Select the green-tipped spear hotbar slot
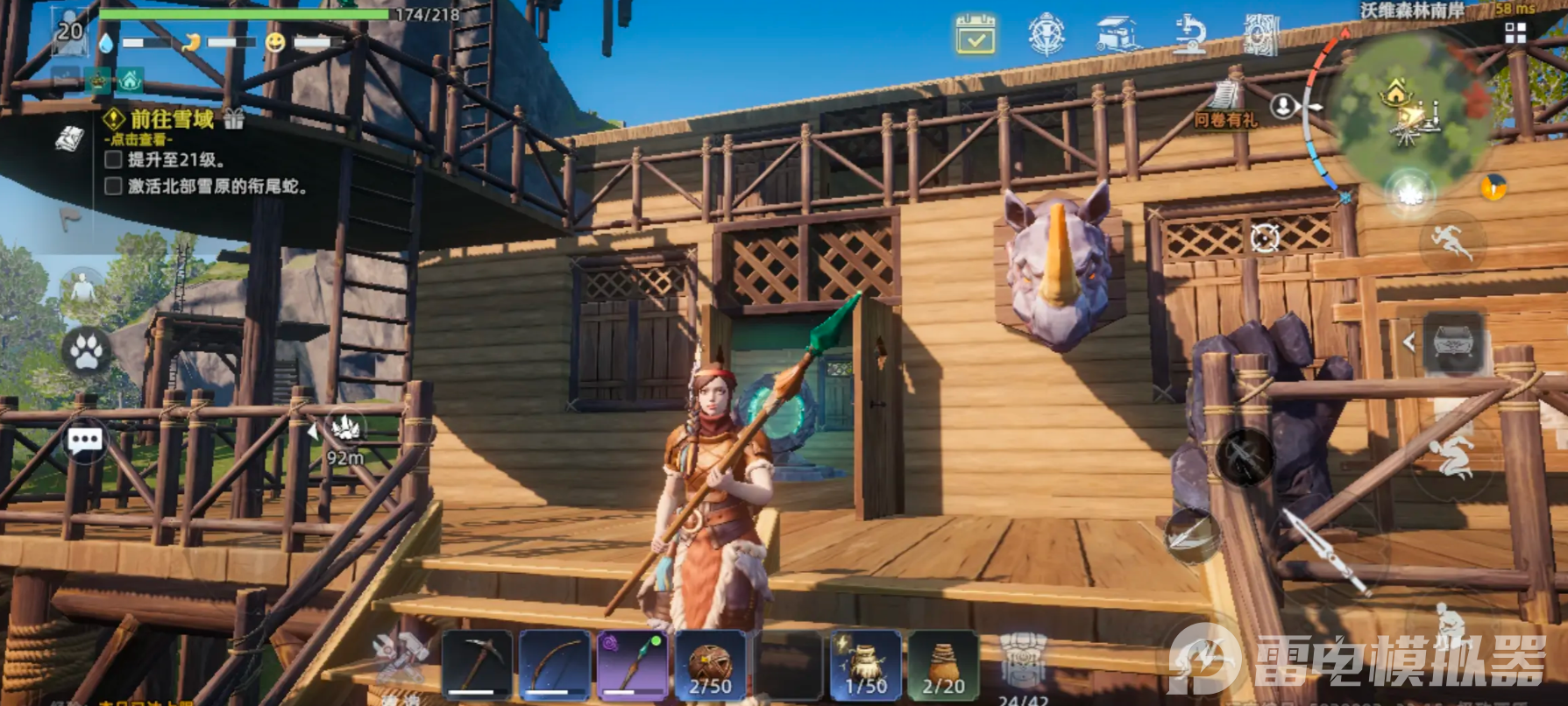Image resolution: width=1568 pixels, height=706 pixels. point(632,664)
